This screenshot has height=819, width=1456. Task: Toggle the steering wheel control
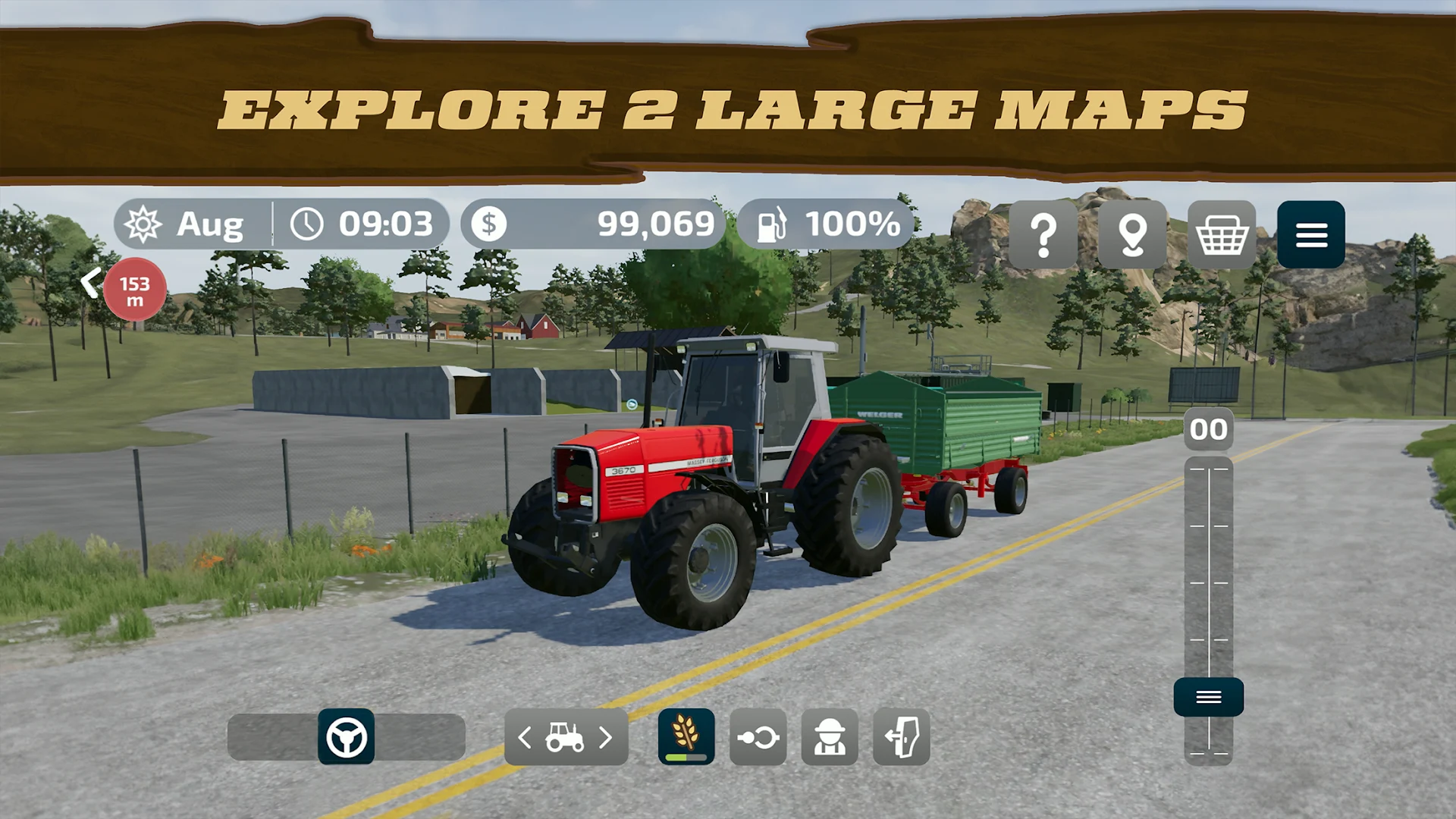[x=346, y=738]
